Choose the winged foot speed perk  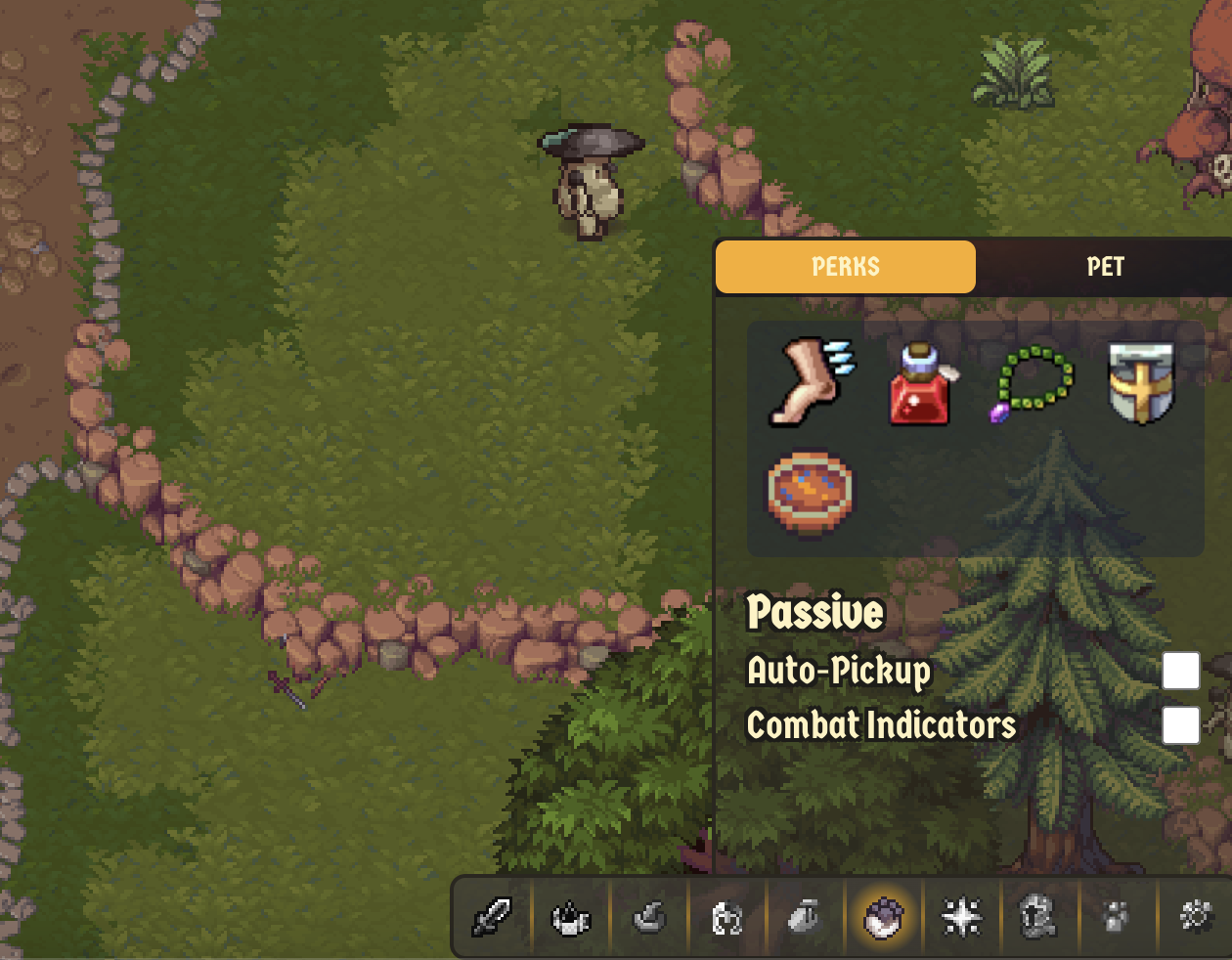click(x=810, y=382)
